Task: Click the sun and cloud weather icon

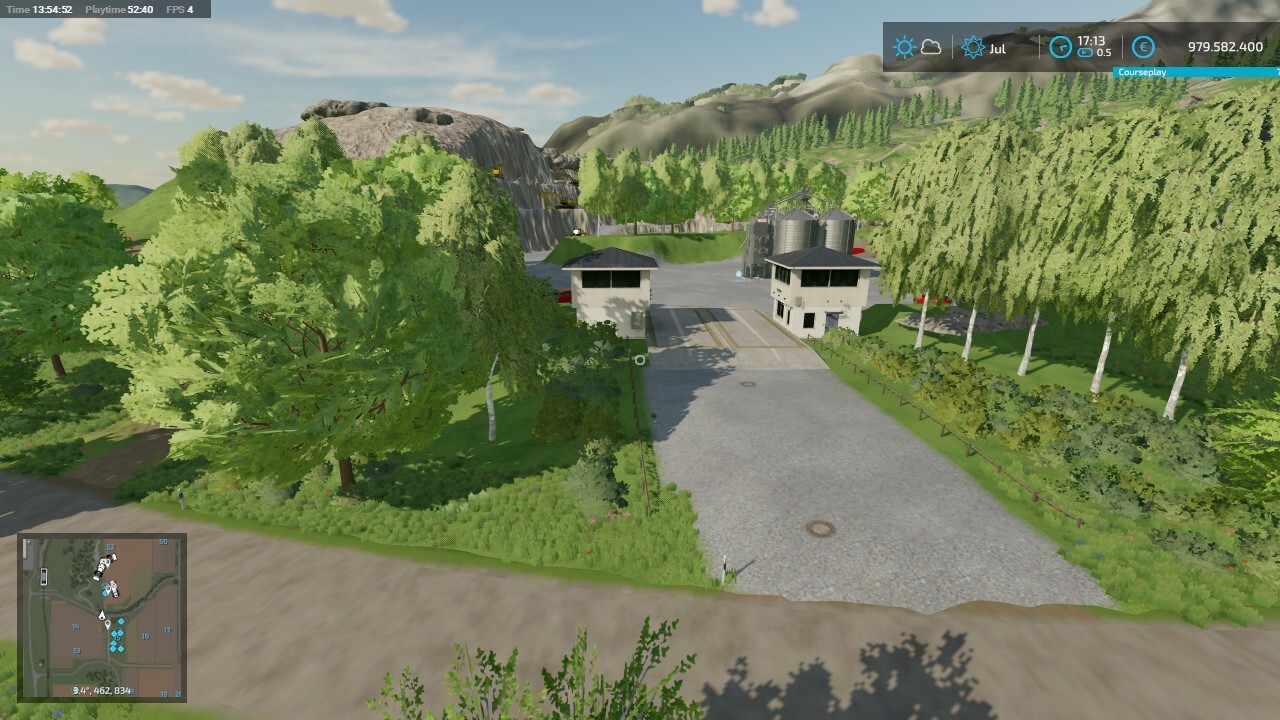Action: click(917, 47)
